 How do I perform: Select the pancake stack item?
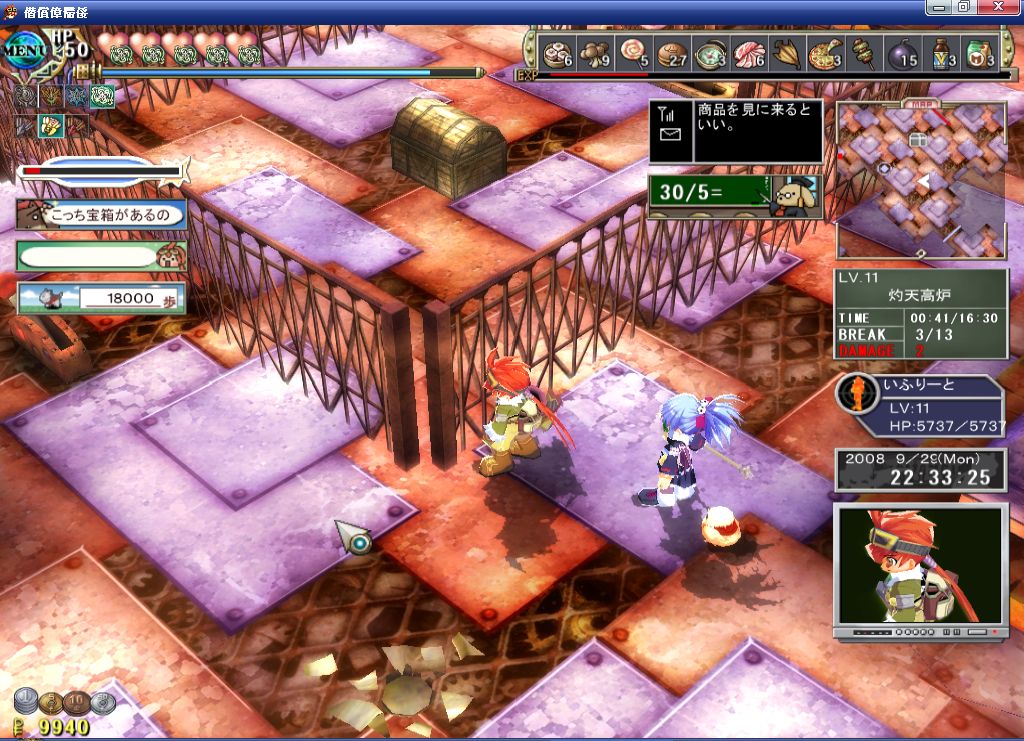[x=673, y=52]
